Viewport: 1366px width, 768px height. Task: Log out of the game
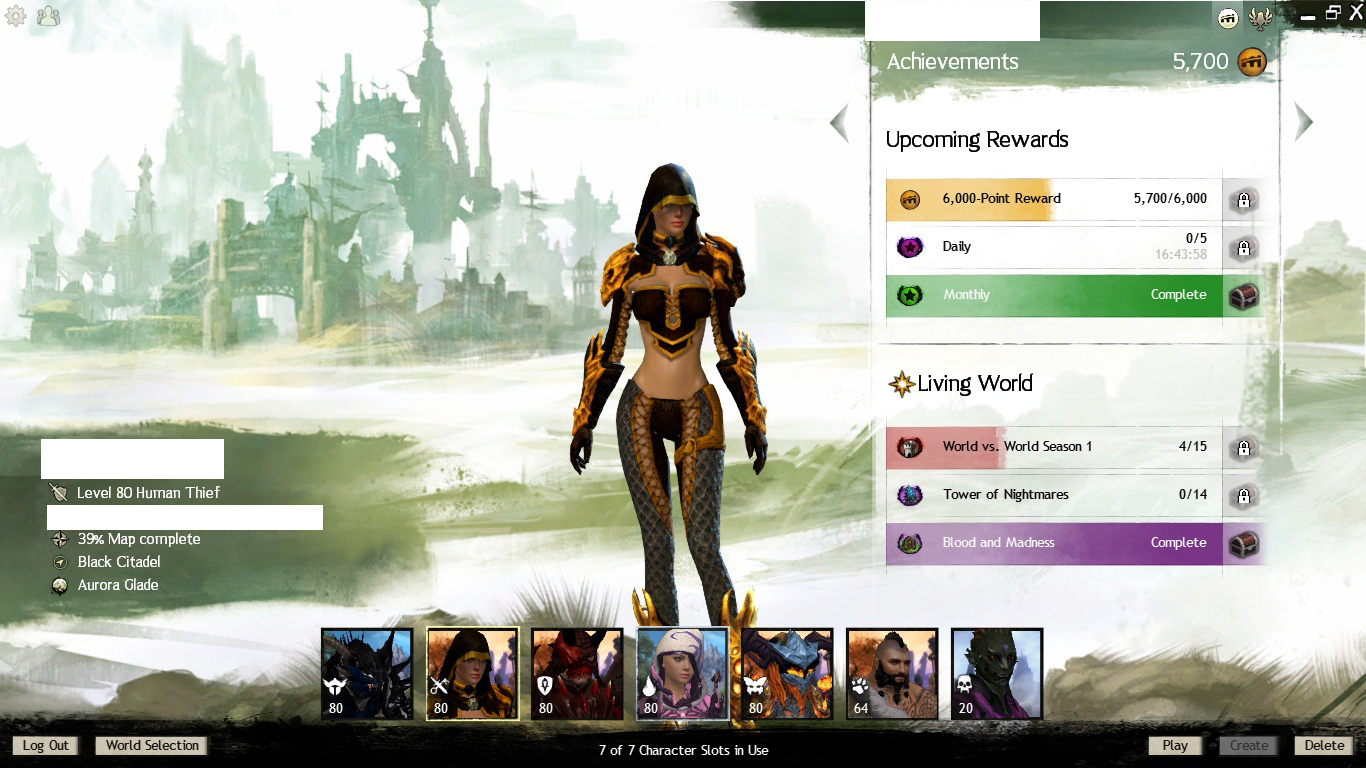coord(46,745)
